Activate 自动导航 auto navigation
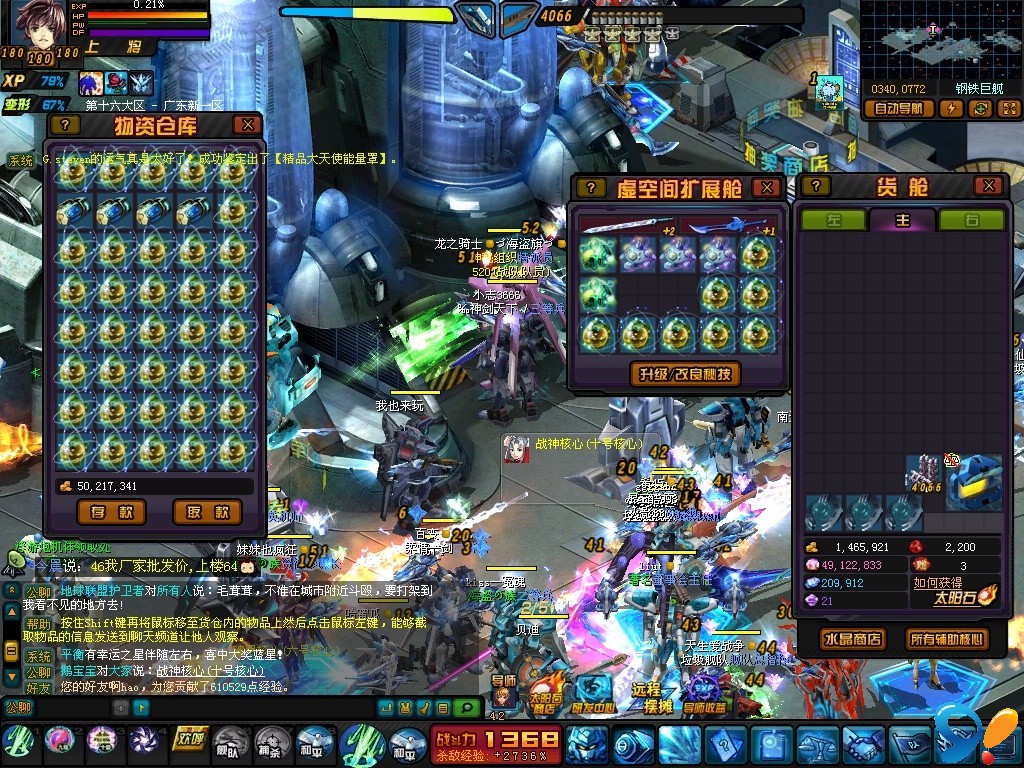The width and height of the screenshot is (1024, 768). click(898, 108)
